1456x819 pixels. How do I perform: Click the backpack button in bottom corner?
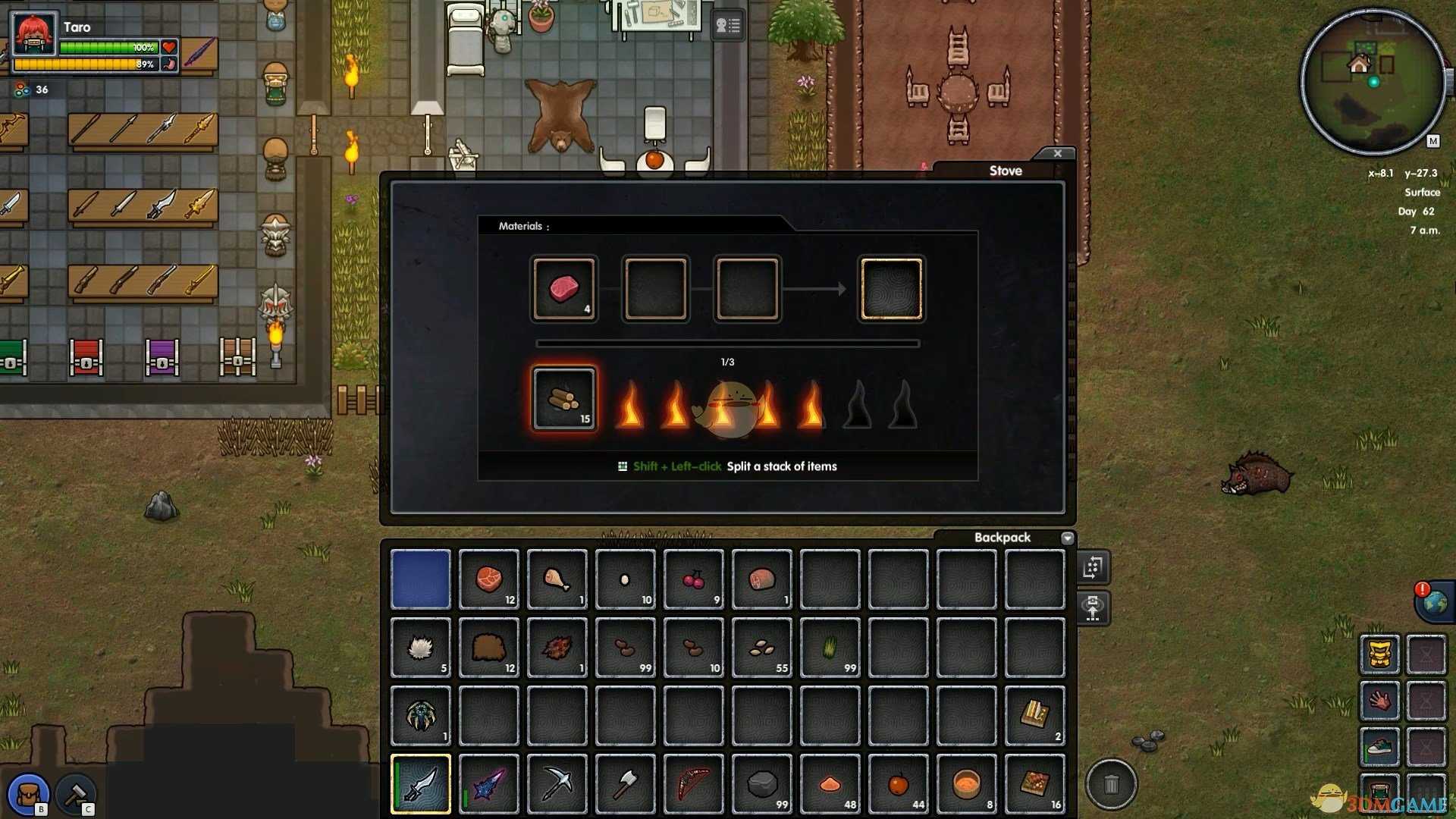pyautogui.click(x=29, y=794)
